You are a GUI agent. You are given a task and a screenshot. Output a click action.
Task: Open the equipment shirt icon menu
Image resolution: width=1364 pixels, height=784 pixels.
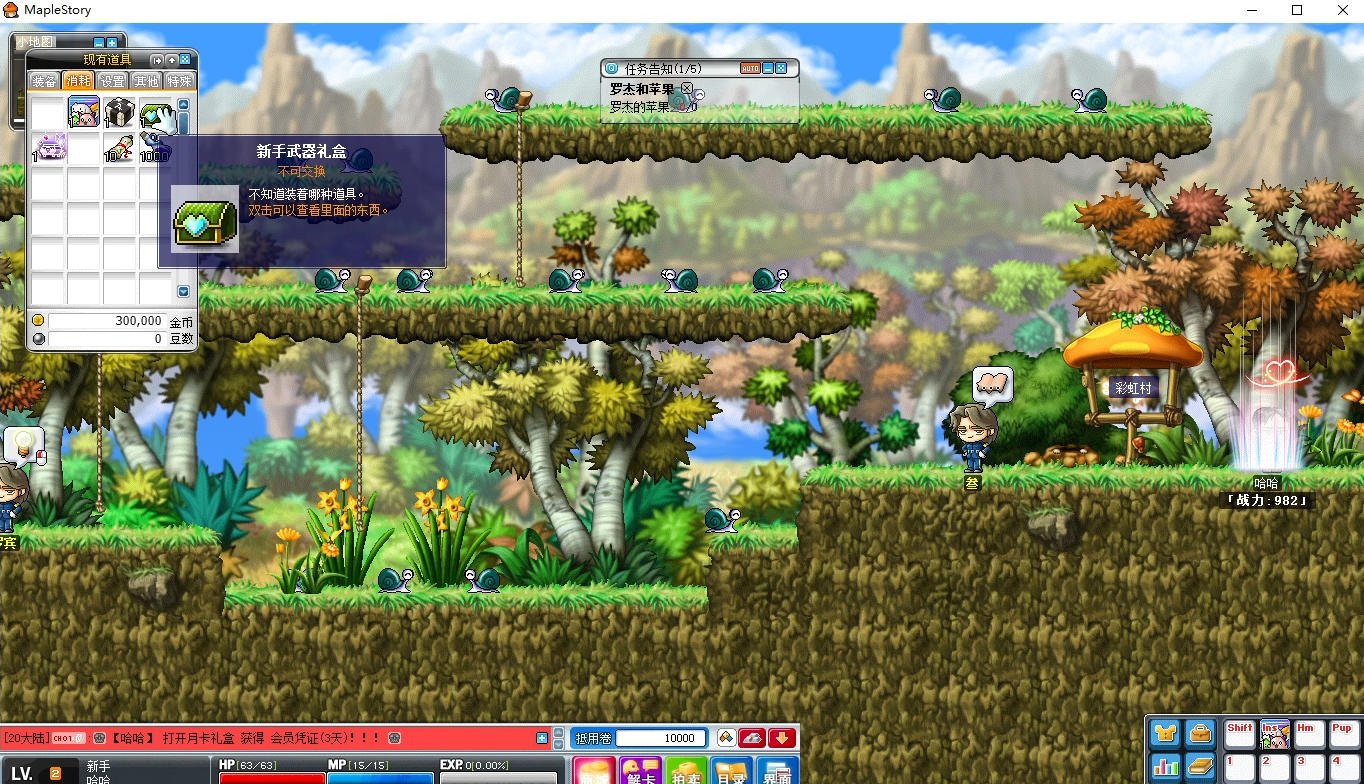pyautogui.click(x=1165, y=733)
